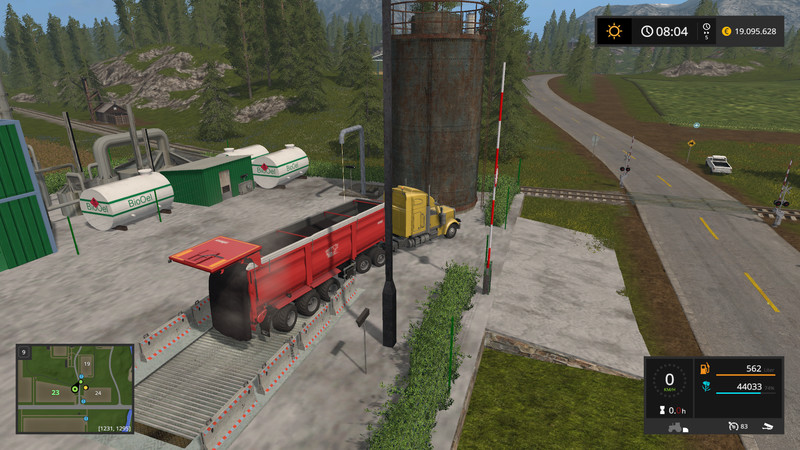Open the farm minimap
Viewport: 800px width, 450px height.
[75, 388]
